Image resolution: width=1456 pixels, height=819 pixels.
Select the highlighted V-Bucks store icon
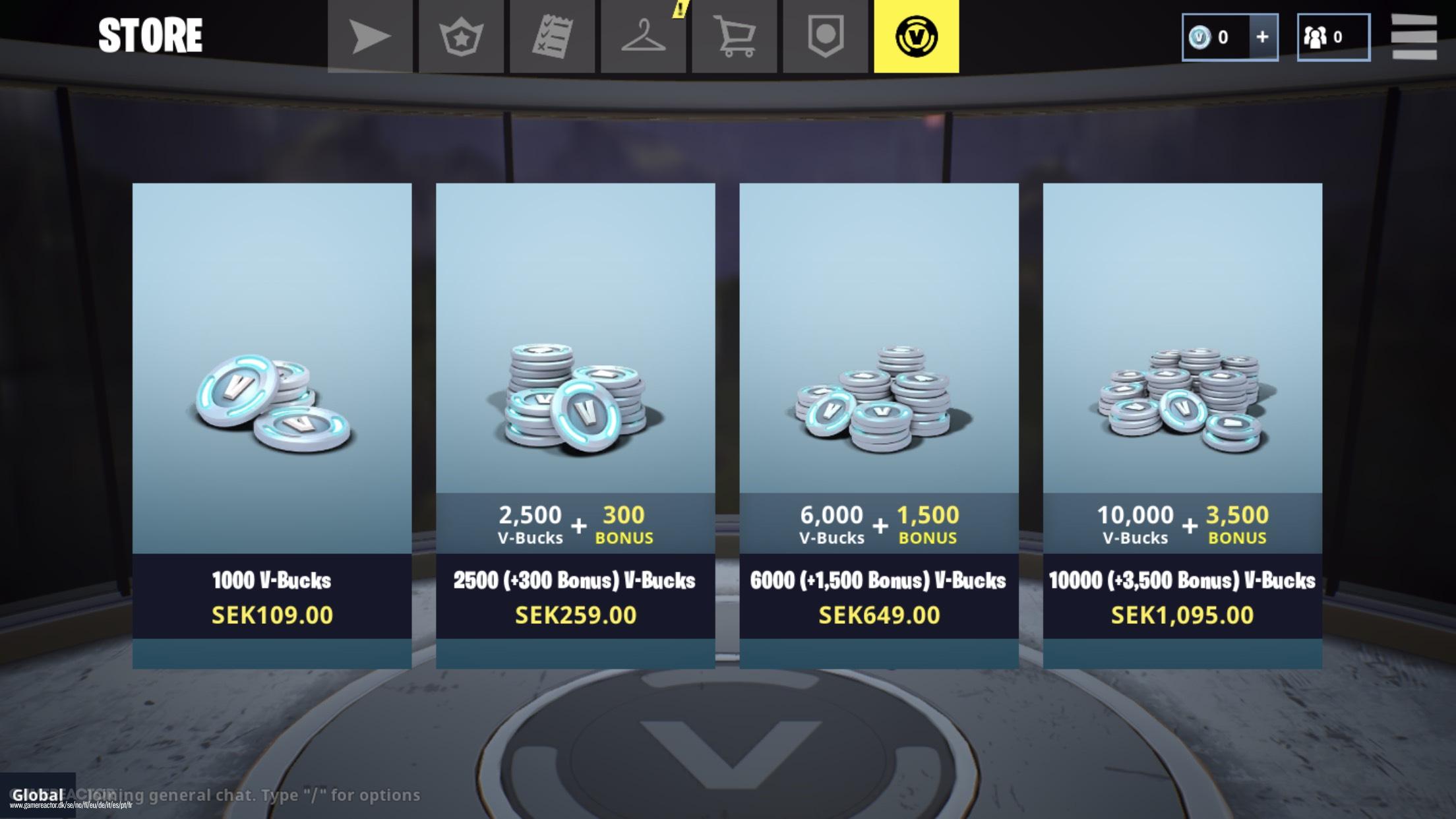tap(917, 36)
